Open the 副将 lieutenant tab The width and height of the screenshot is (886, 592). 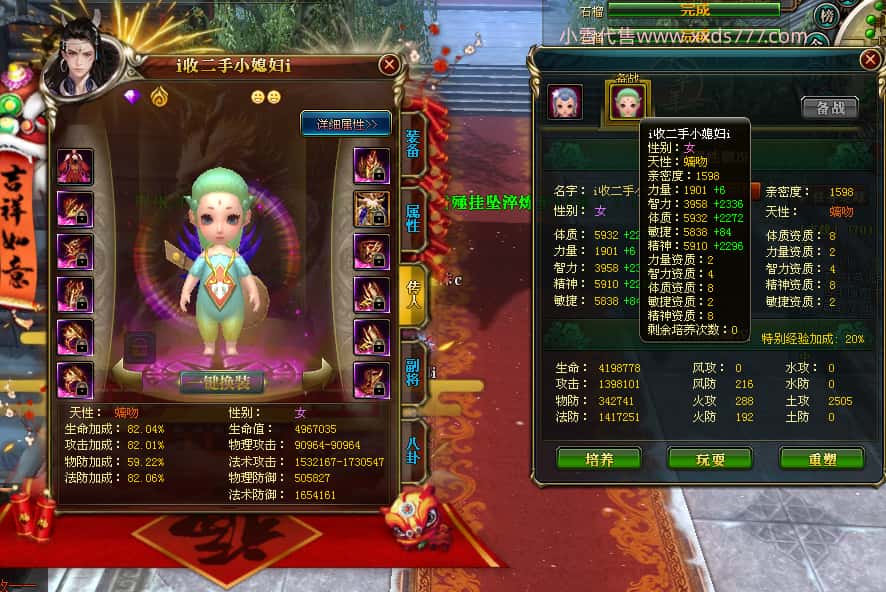[x=412, y=372]
